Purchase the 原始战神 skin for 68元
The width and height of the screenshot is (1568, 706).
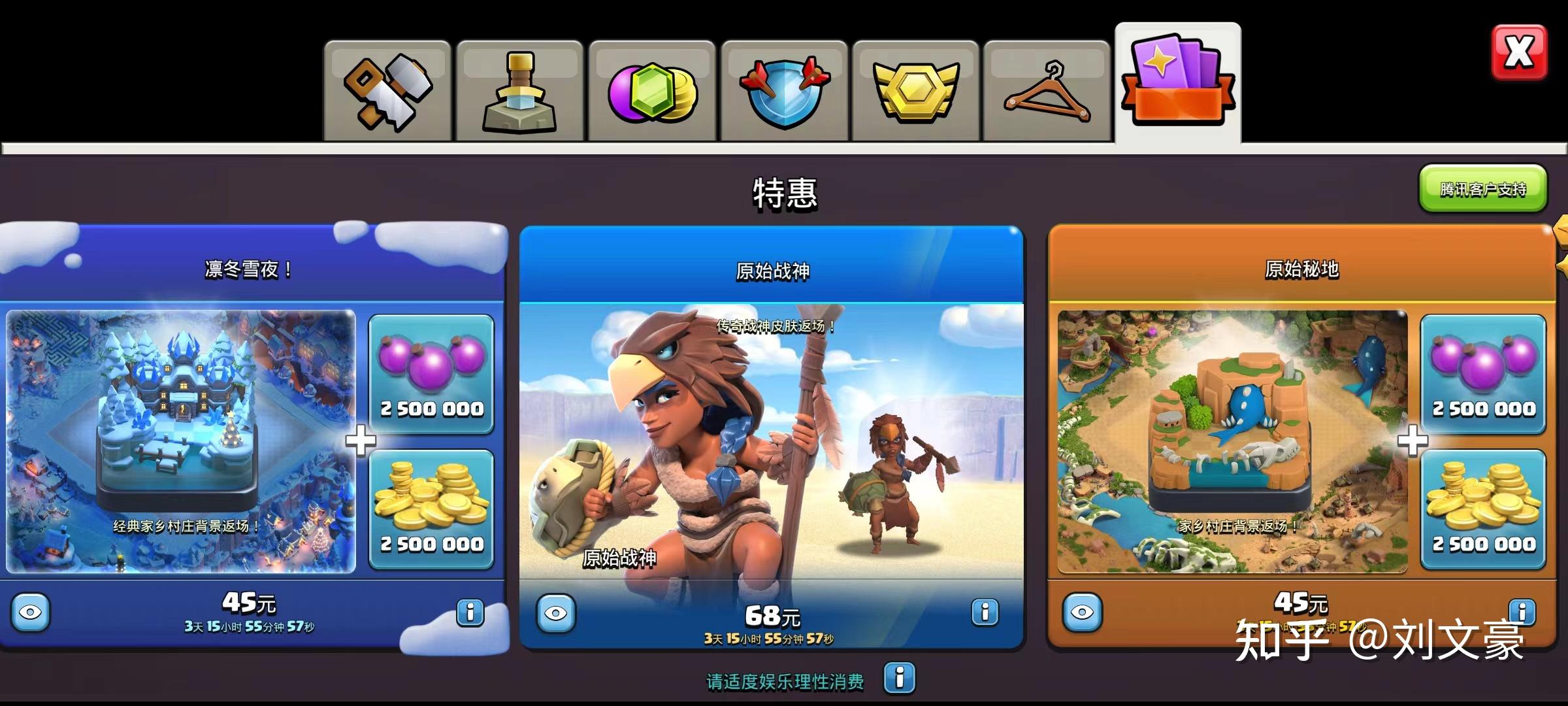(x=772, y=616)
